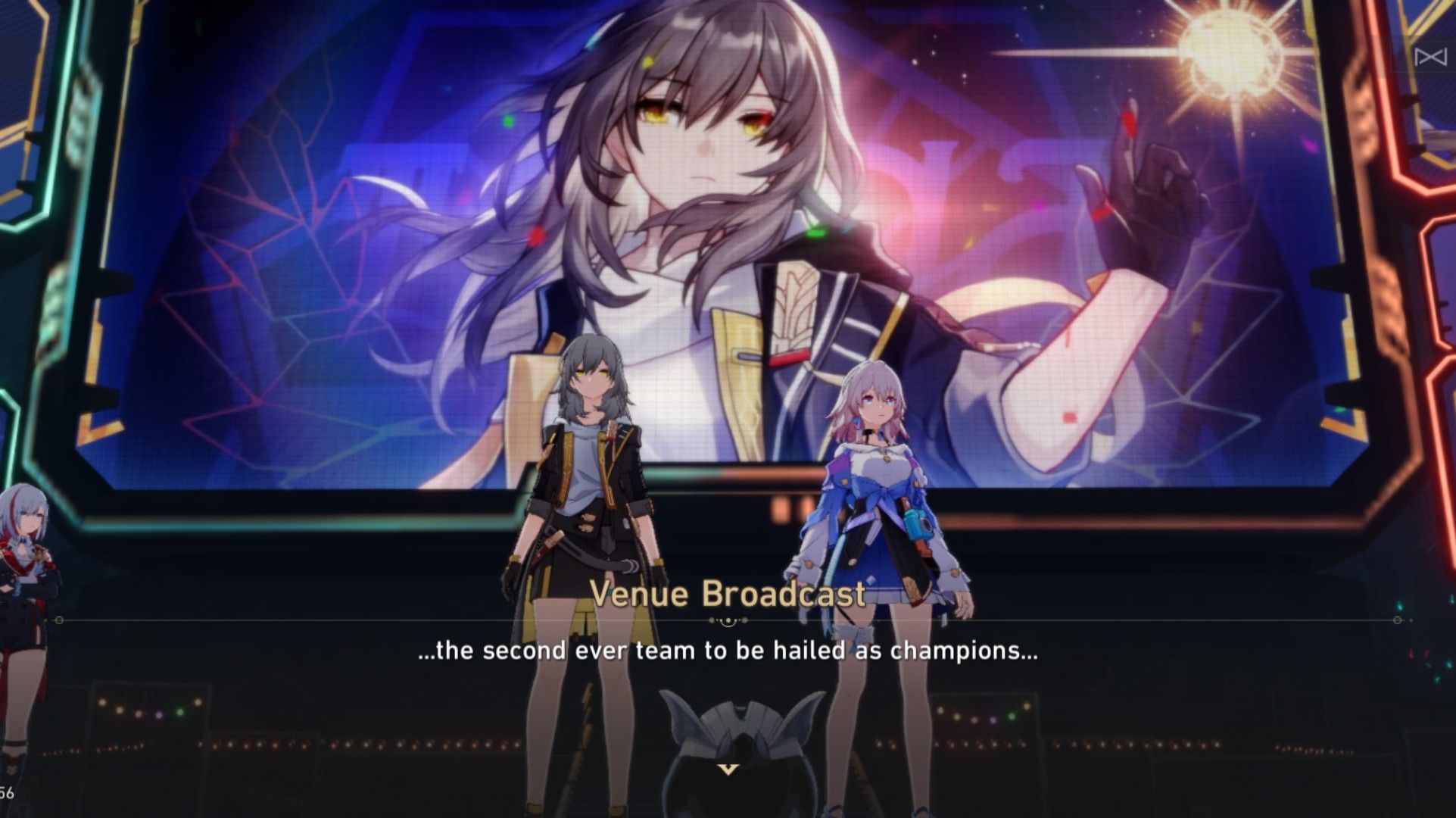This screenshot has width=1456, height=818.
Task: Click the circular divider emblem under the speaker name
Action: point(728,621)
